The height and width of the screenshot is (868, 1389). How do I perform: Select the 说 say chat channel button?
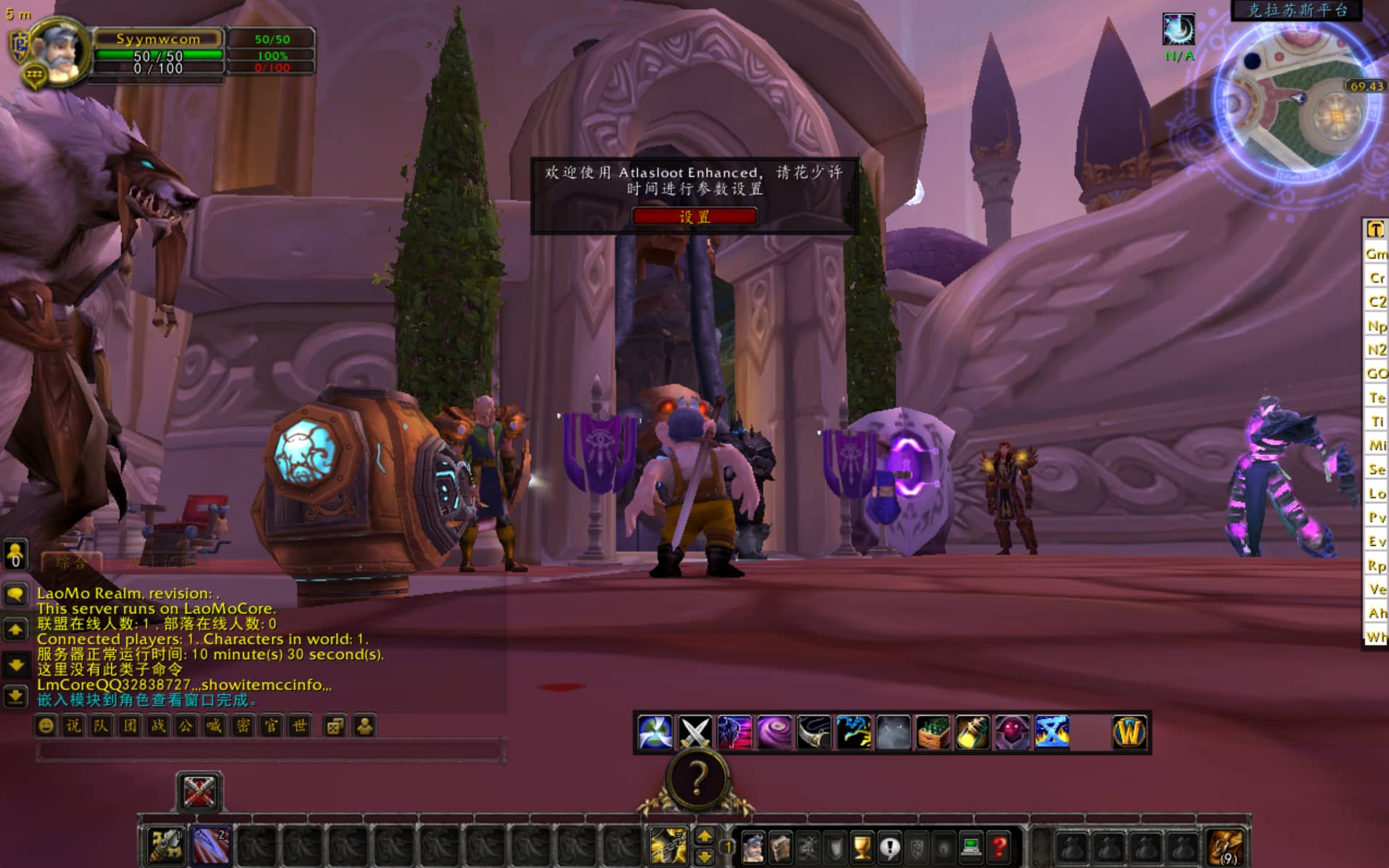[73, 726]
